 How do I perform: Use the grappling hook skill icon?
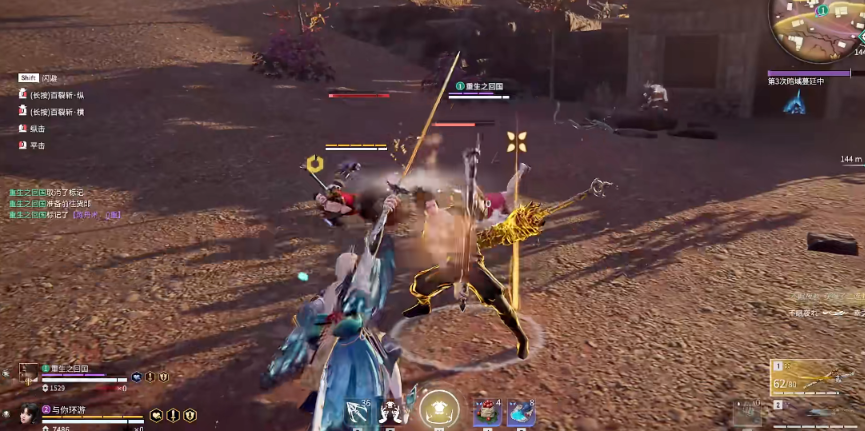click(357, 412)
